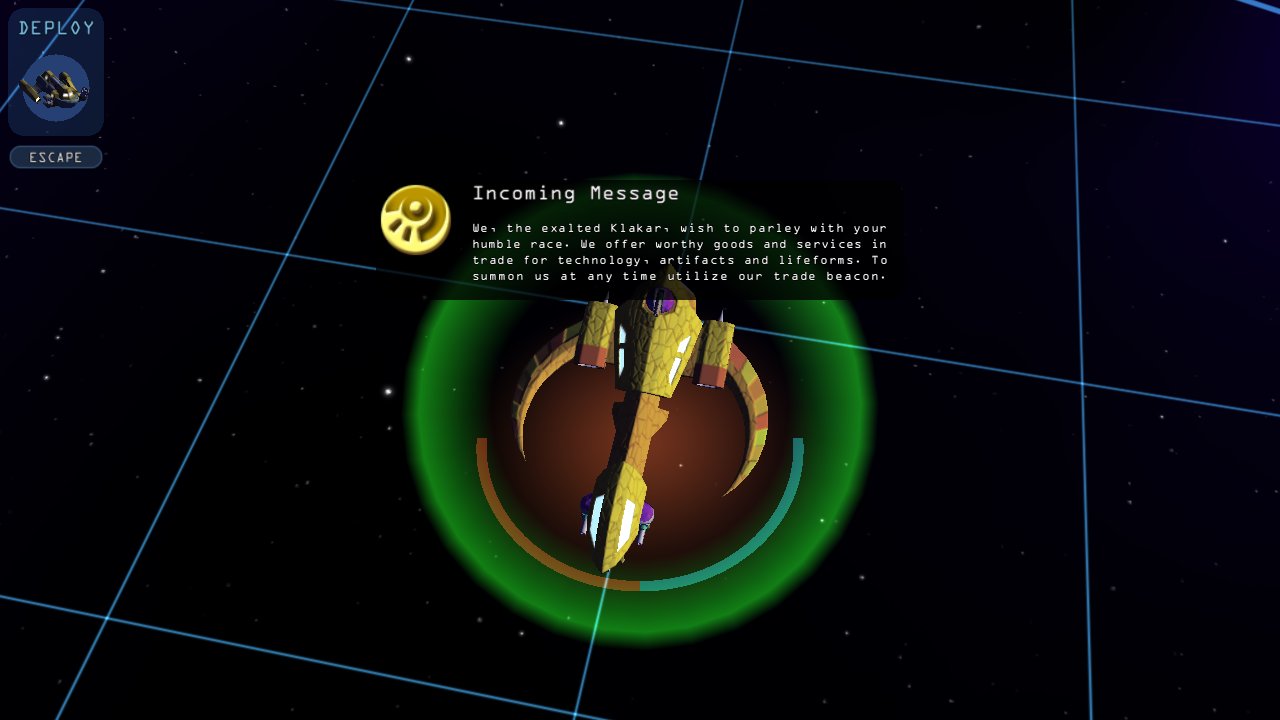Click the Klakar message body text
This screenshot has height=720, width=1280.
(680, 252)
